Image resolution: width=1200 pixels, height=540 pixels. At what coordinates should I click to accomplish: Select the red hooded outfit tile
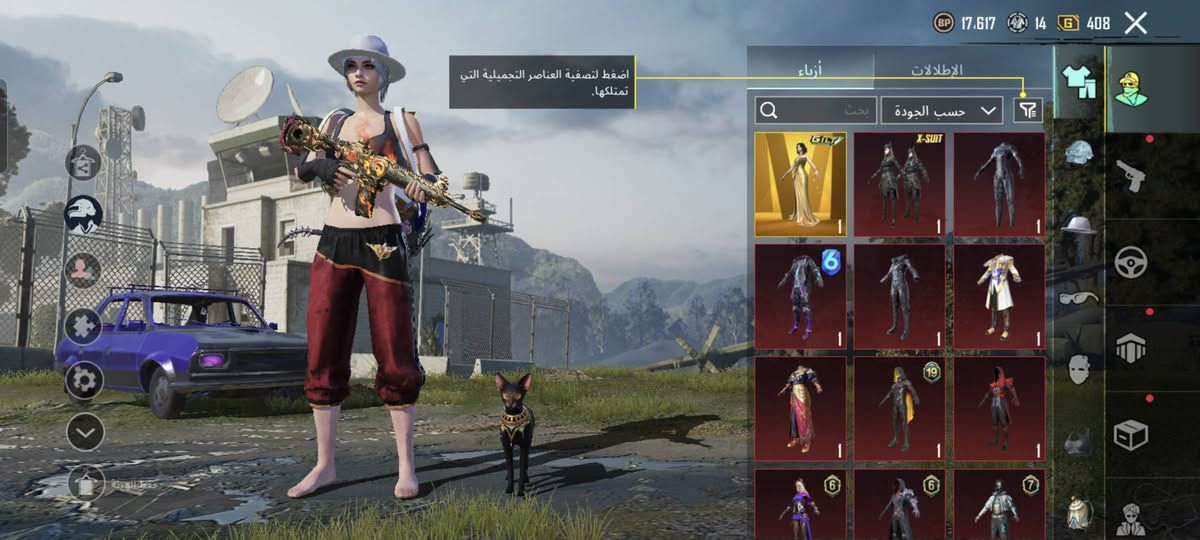tap(998, 408)
